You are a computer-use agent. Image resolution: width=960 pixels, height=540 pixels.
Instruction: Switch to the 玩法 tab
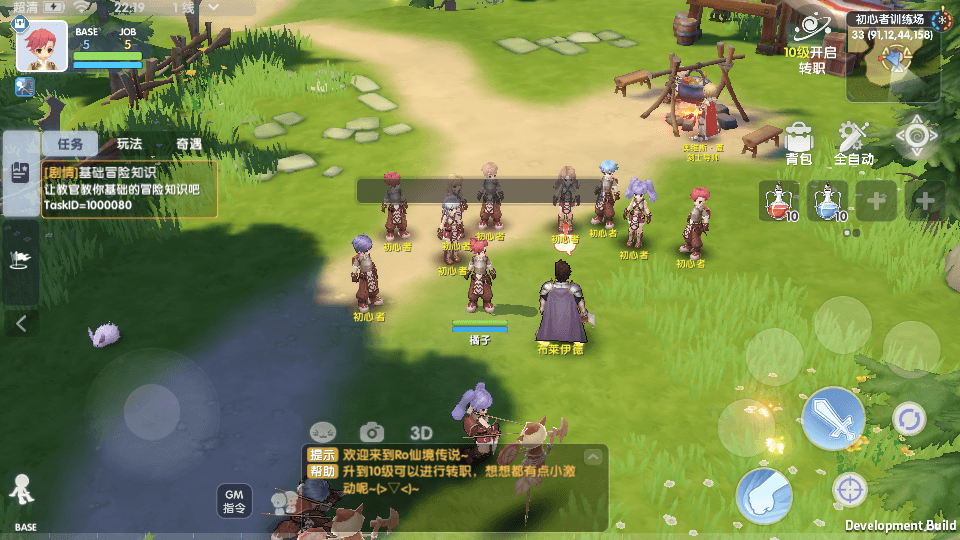[129, 144]
